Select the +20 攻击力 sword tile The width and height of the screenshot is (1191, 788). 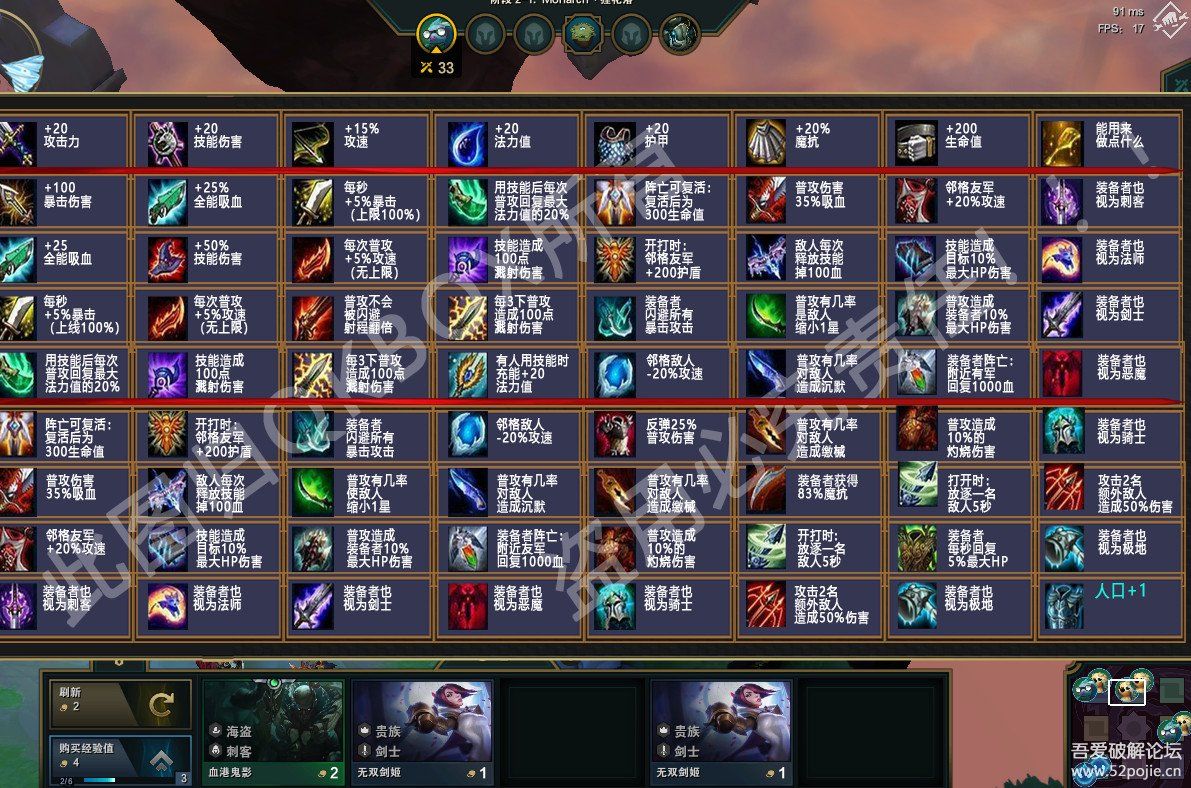(x=62, y=142)
